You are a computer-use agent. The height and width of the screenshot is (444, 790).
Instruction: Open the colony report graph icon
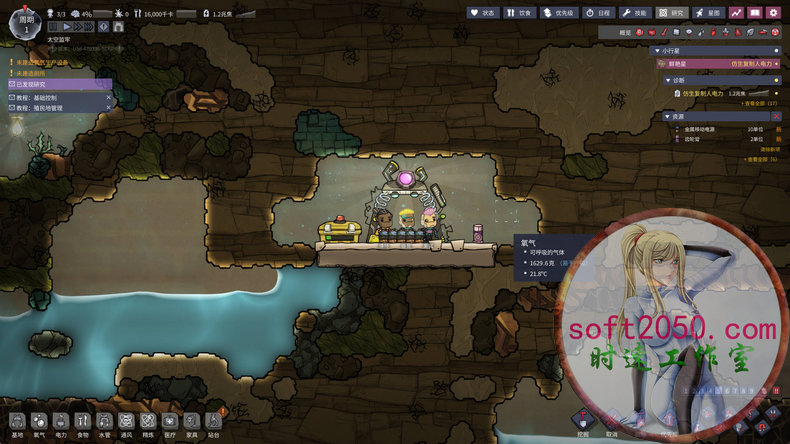tap(737, 13)
